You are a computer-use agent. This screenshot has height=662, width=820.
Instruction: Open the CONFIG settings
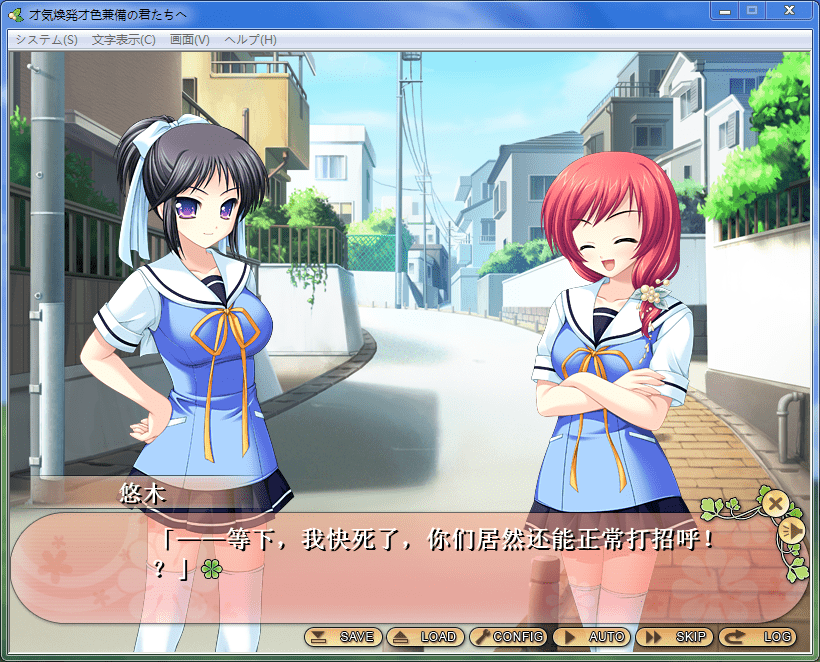click(507, 637)
